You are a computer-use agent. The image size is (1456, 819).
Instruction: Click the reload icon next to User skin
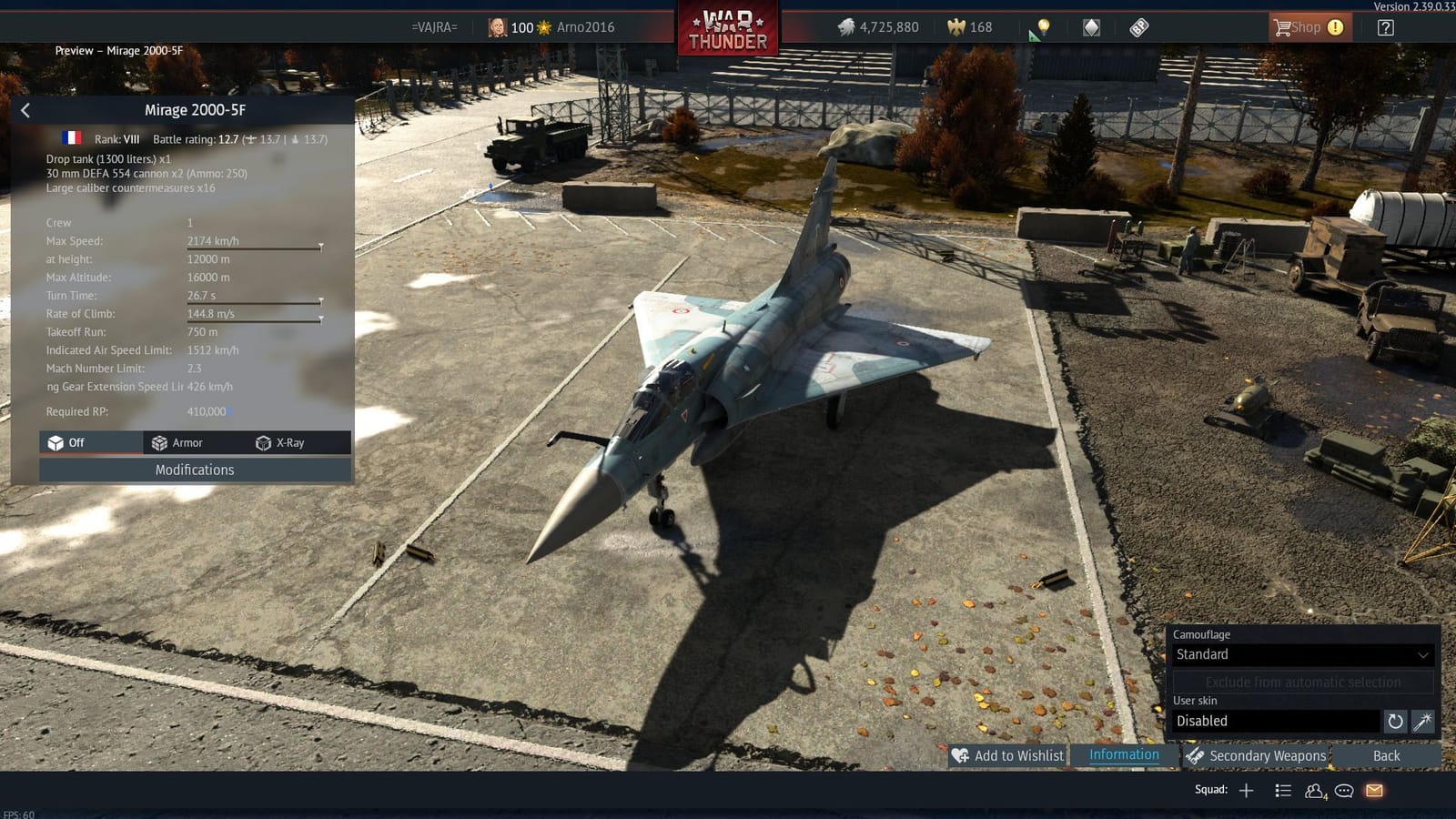pos(1395,721)
